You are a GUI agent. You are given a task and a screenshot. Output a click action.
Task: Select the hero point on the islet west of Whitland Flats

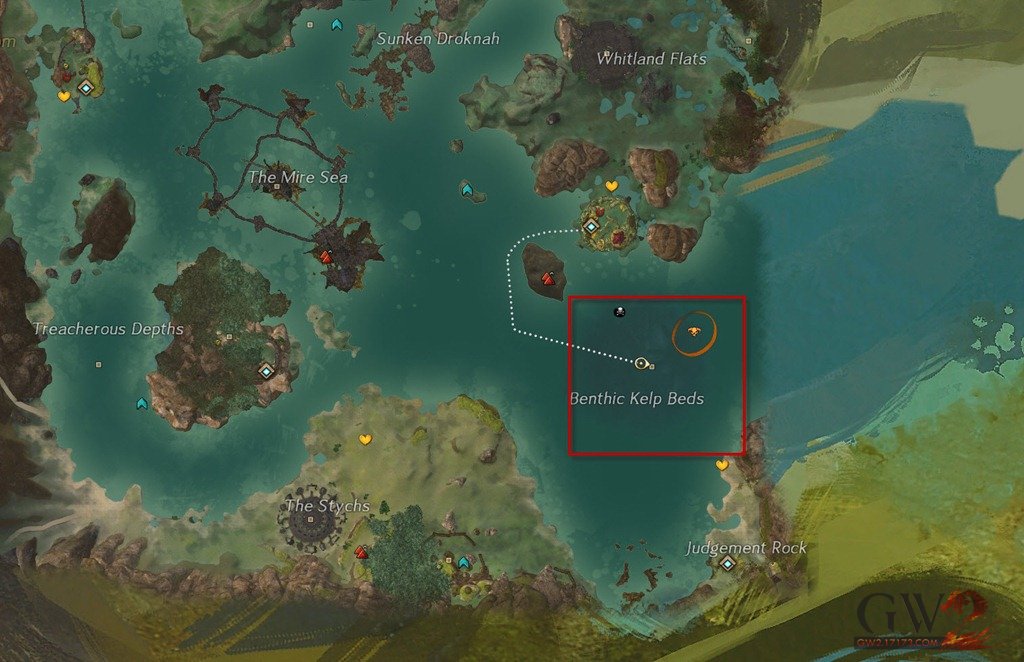467,189
